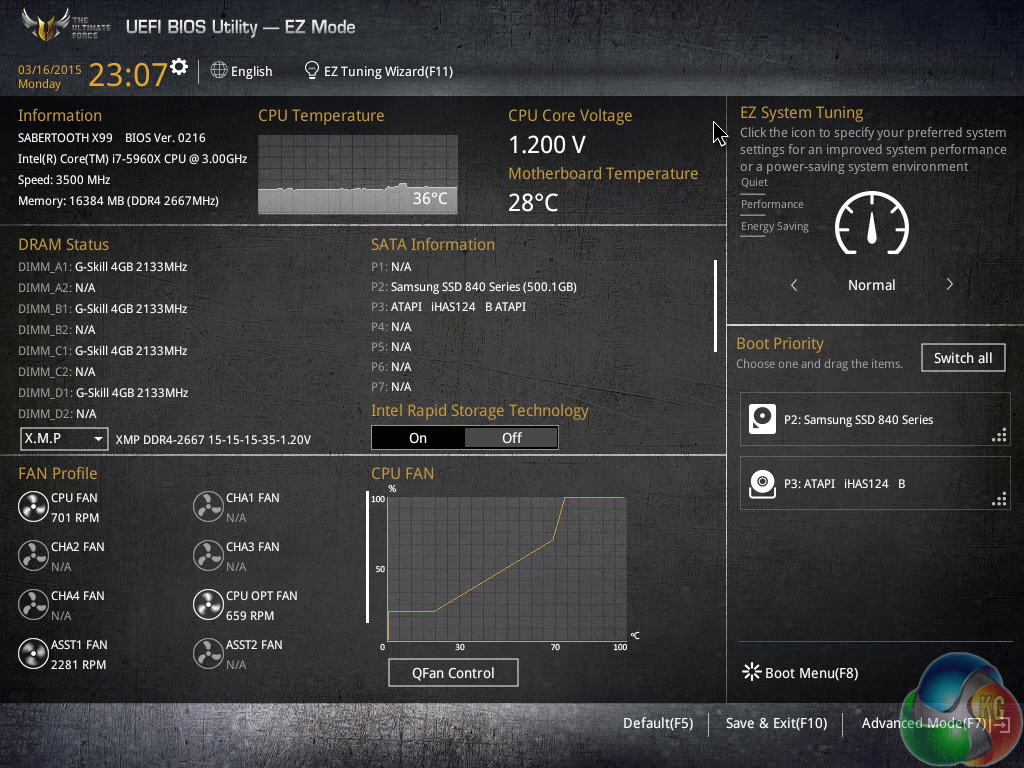Enter Advanced Mode

tap(924, 723)
